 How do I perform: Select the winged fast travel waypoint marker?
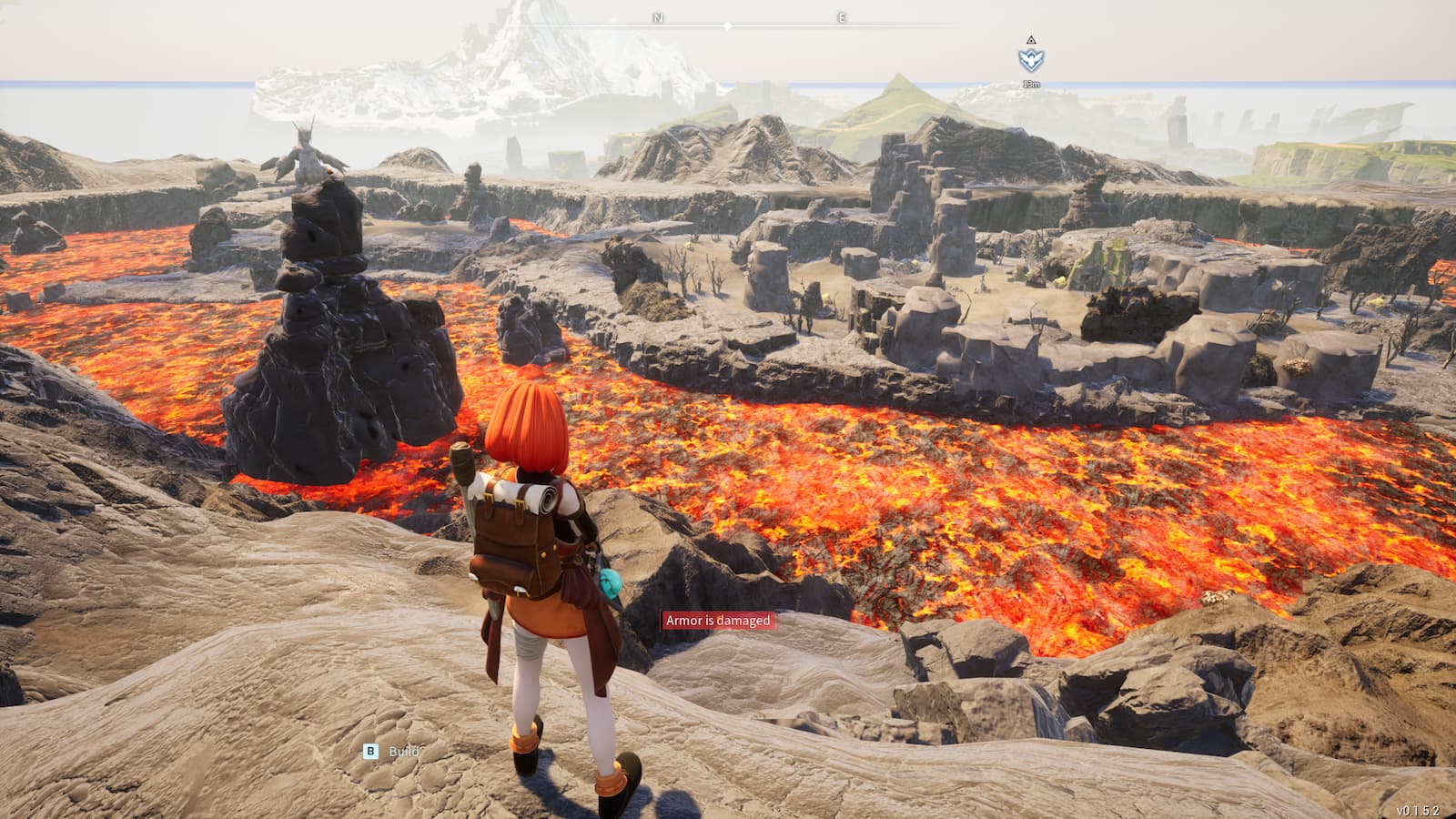(x=1031, y=60)
